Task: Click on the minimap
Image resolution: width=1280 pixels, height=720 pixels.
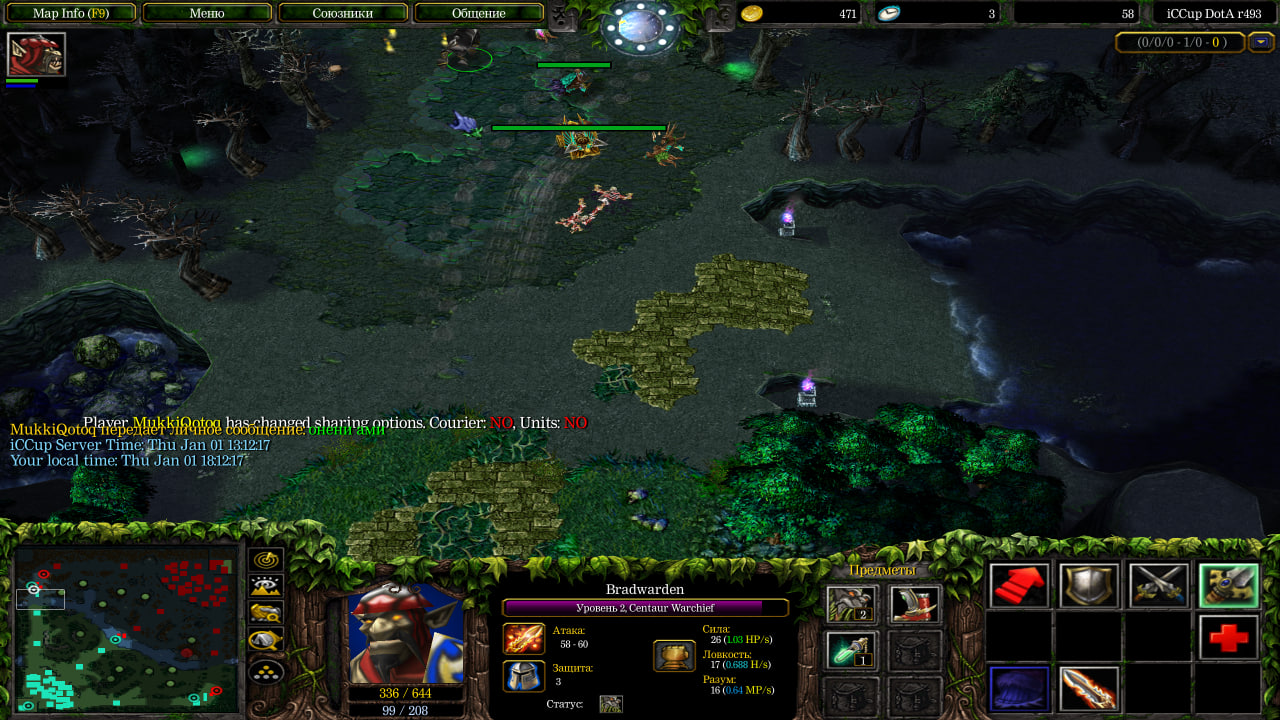Action: pyautogui.click(x=127, y=628)
